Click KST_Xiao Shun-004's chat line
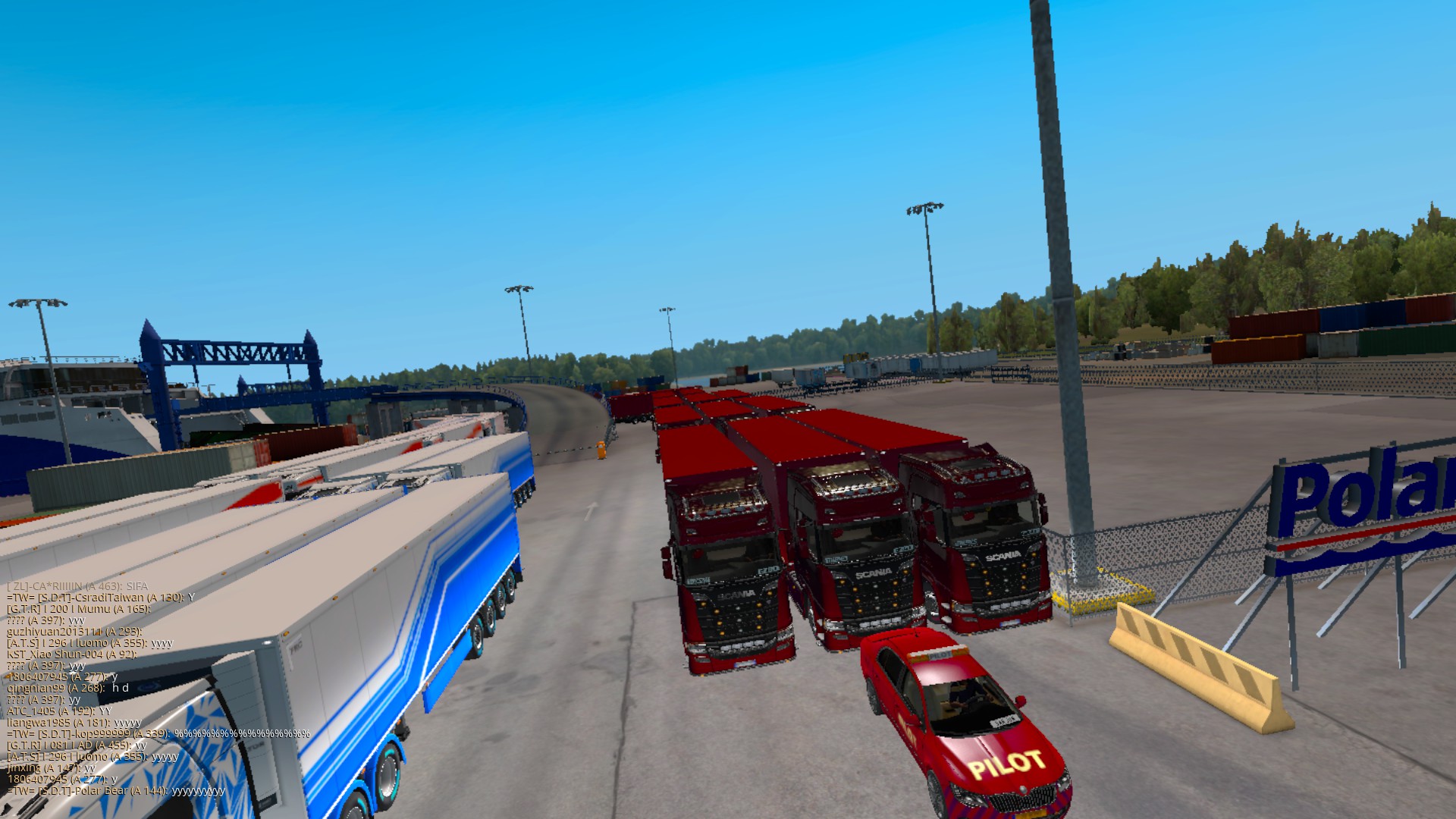1456x819 pixels. [x=72, y=654]
